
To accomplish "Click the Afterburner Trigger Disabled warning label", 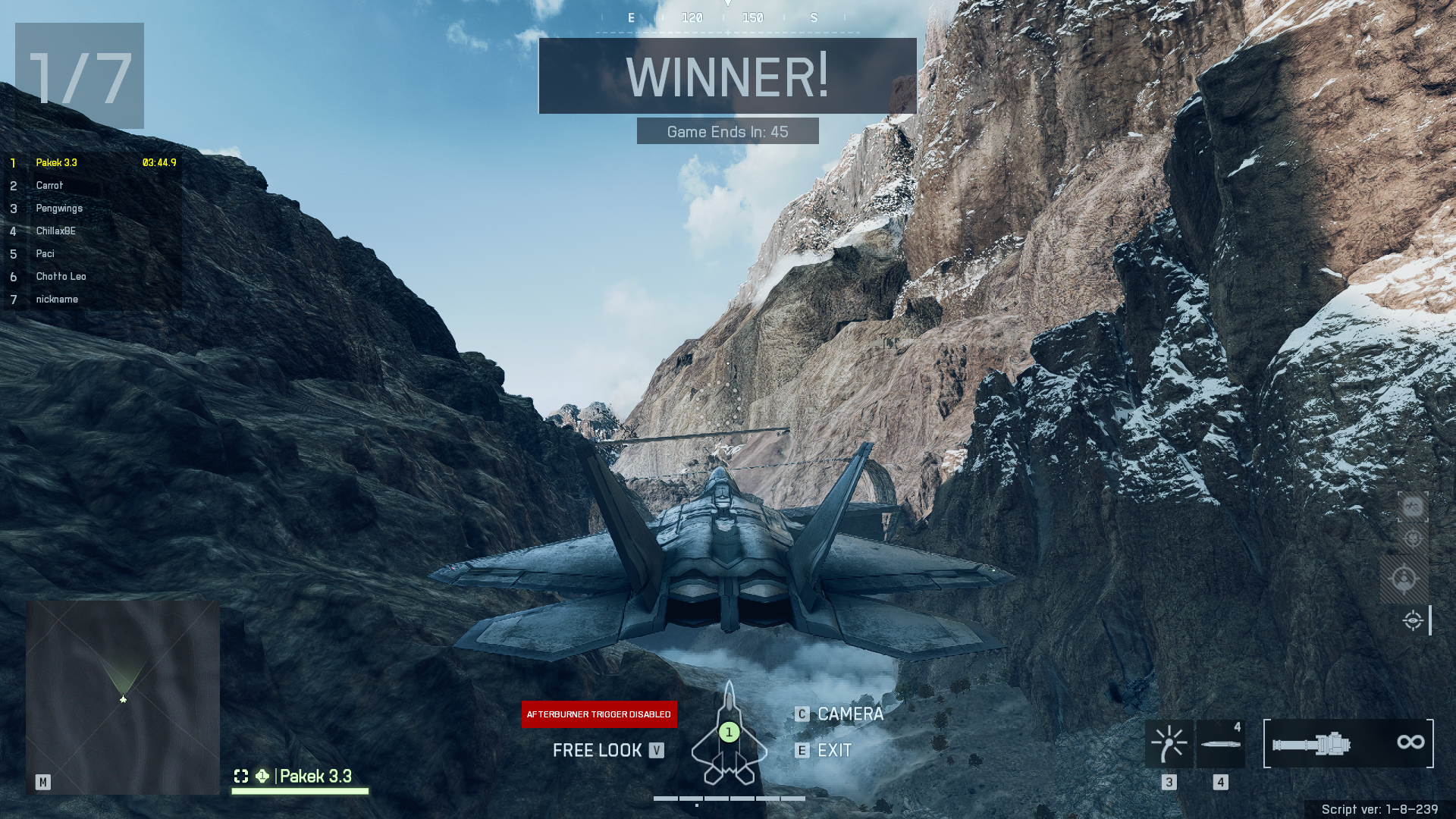I will click(599, 714).
